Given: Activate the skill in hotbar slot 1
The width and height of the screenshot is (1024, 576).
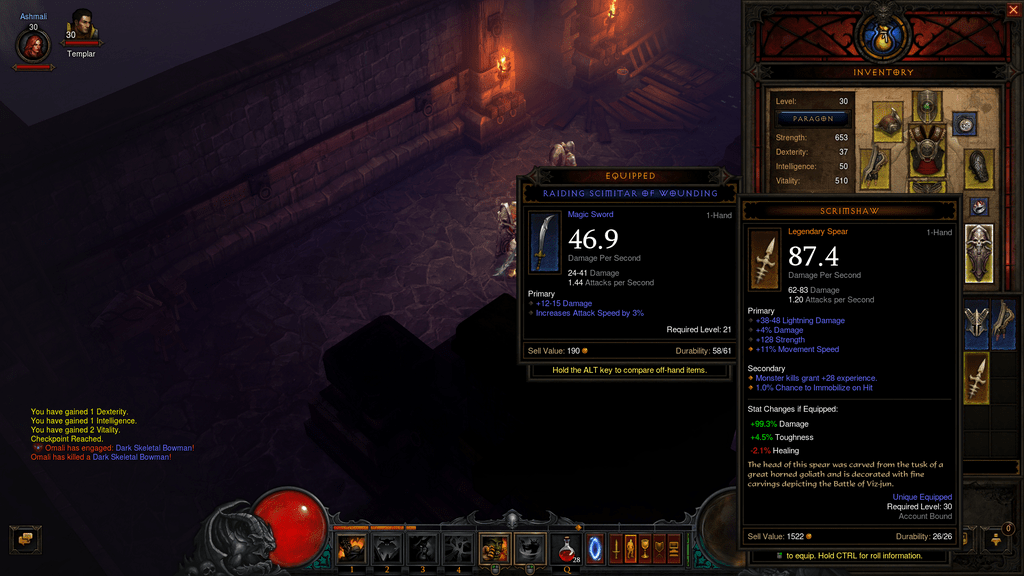Looking at the screenshot, I should point(351,549).
